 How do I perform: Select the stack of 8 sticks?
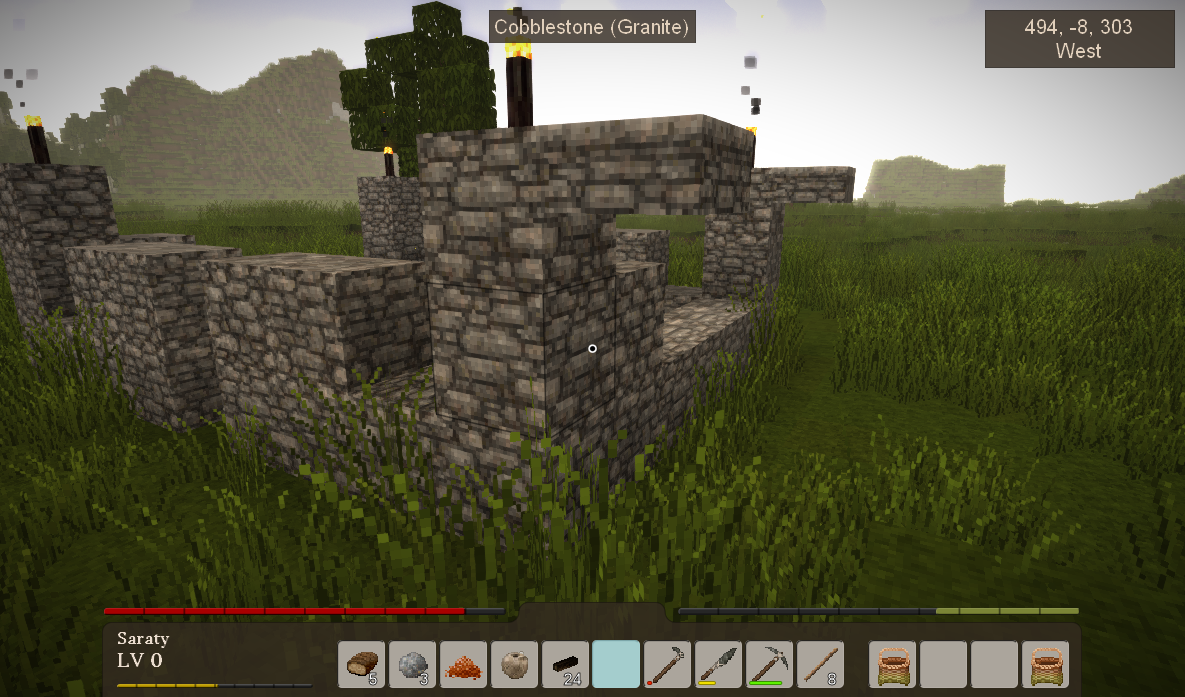coord(820,664)
